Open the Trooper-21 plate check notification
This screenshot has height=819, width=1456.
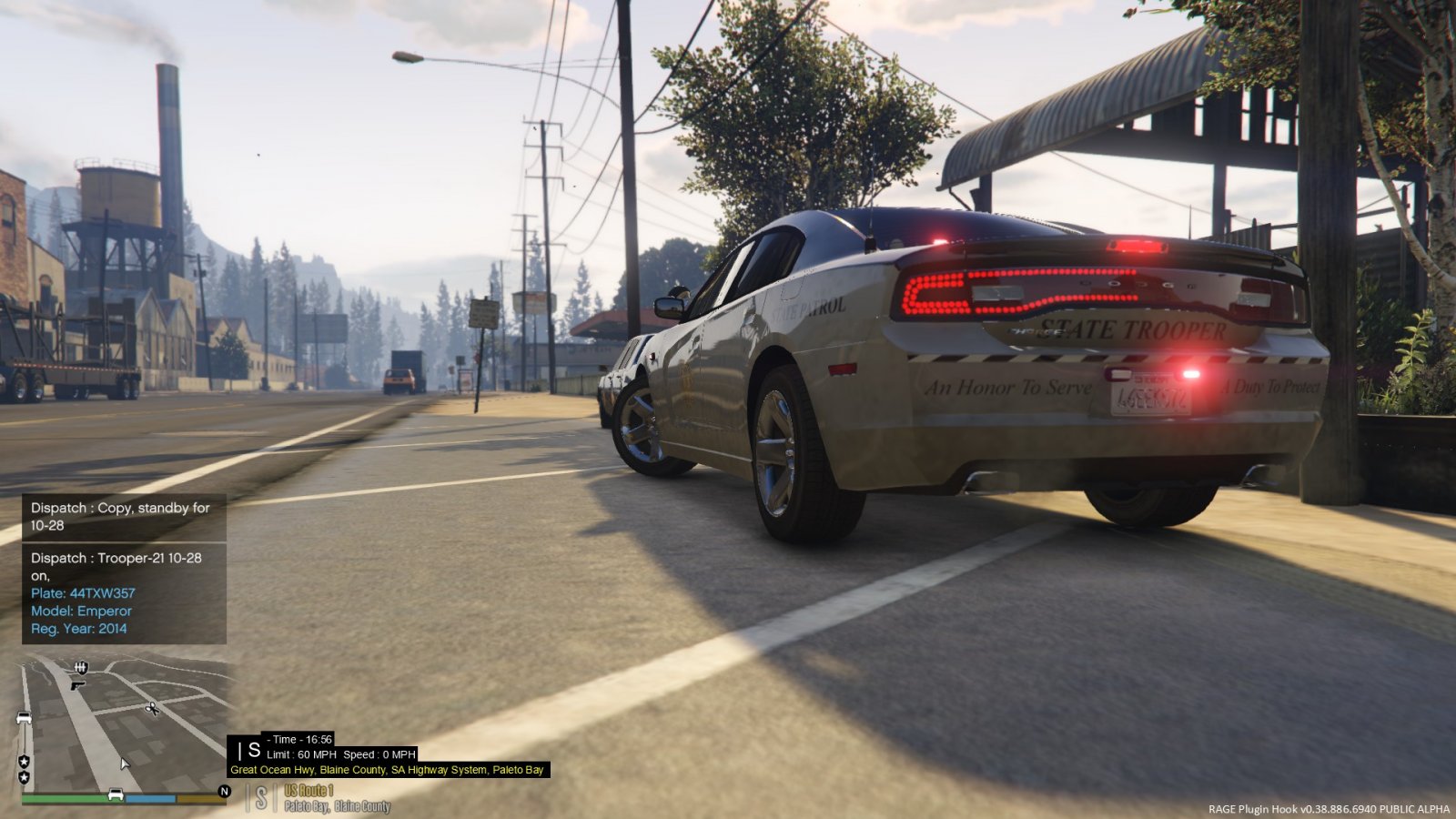[x=124, y=593]
